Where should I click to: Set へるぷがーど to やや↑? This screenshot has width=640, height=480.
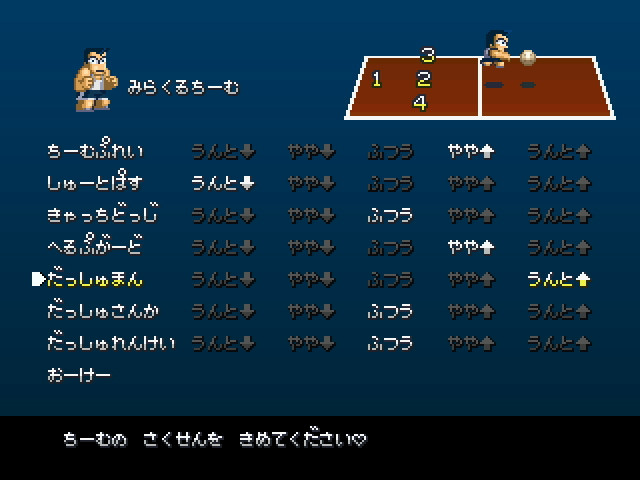pyautogui.click(x=471, y=247)
